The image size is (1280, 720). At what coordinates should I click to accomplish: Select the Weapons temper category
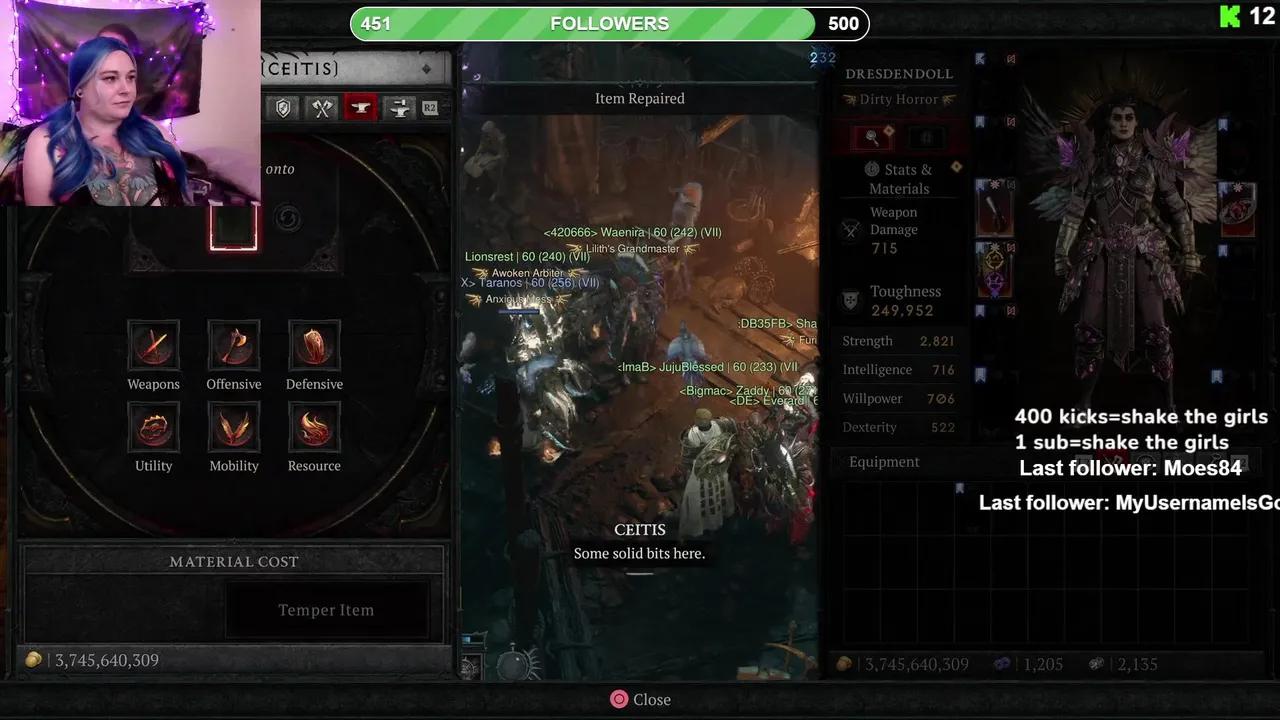pos(153,346)
